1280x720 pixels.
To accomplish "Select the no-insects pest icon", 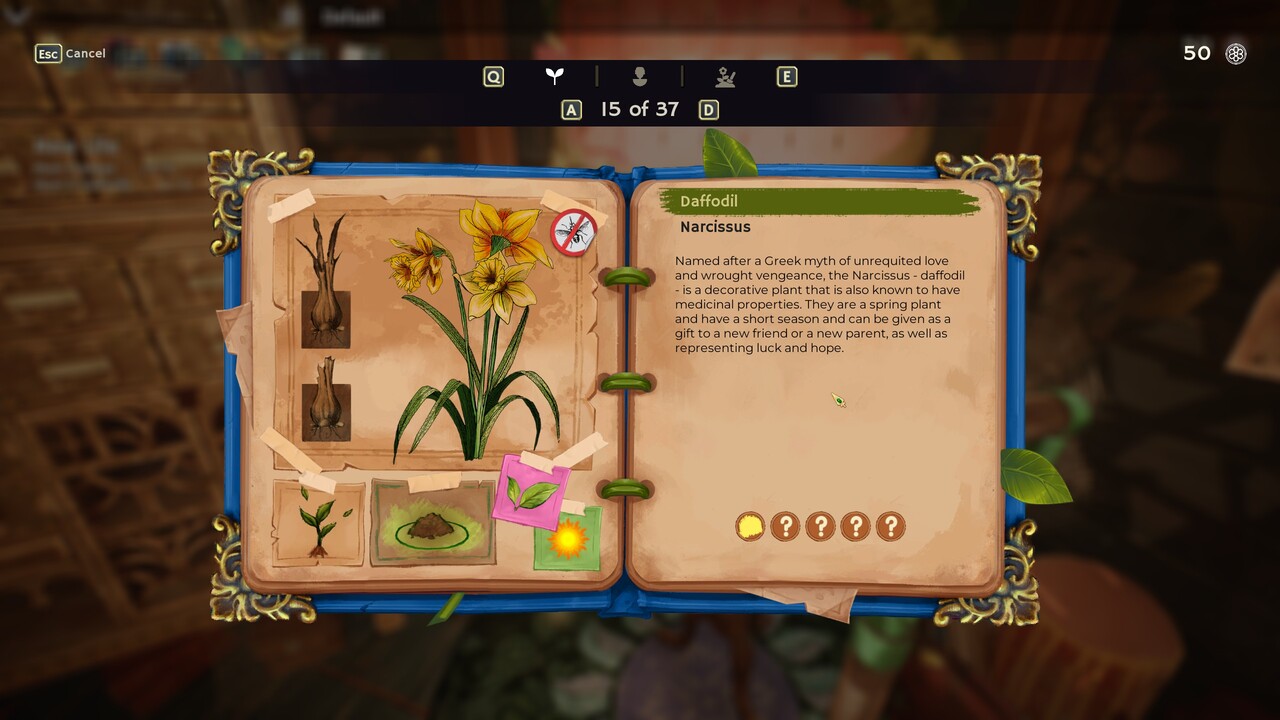I will point(574,233).
